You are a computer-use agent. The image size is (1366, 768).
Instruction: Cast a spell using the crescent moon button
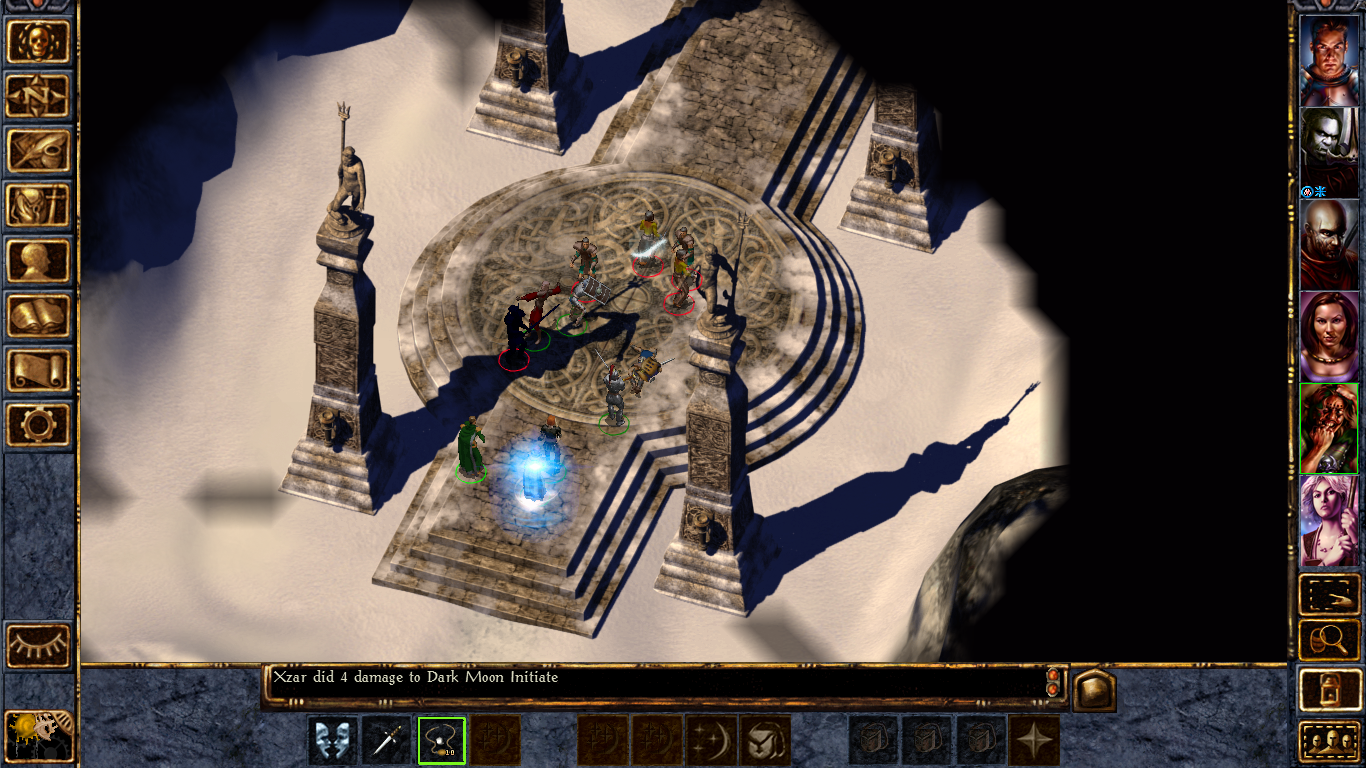pos(712,741)
